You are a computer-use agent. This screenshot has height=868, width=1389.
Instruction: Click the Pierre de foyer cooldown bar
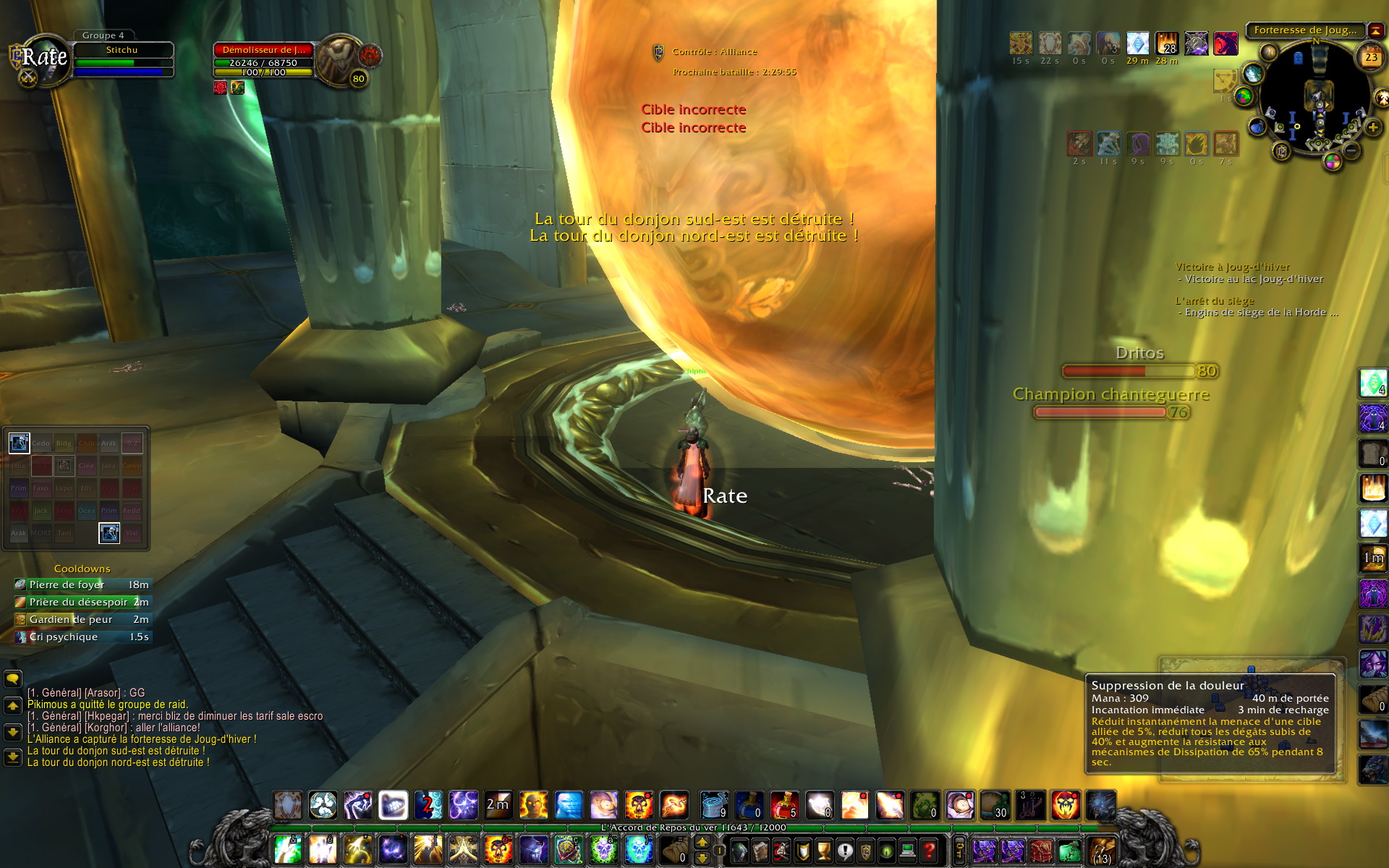[82, 584]
